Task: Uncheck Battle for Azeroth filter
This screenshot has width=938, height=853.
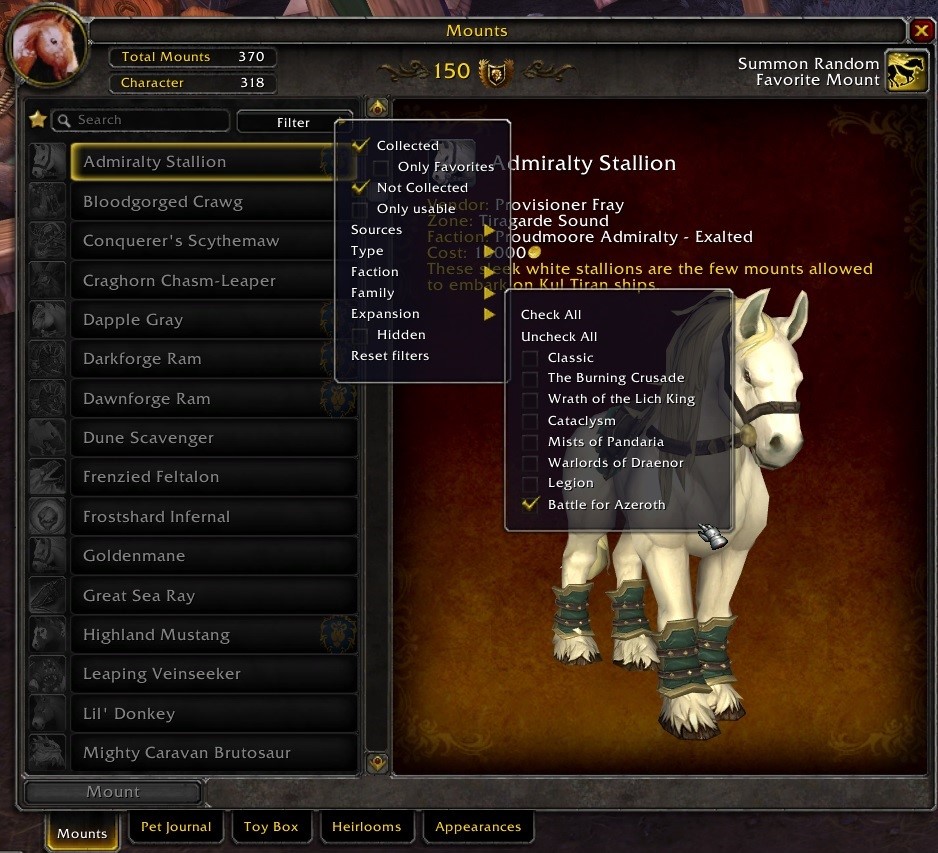Action: [x=530, y=505]
